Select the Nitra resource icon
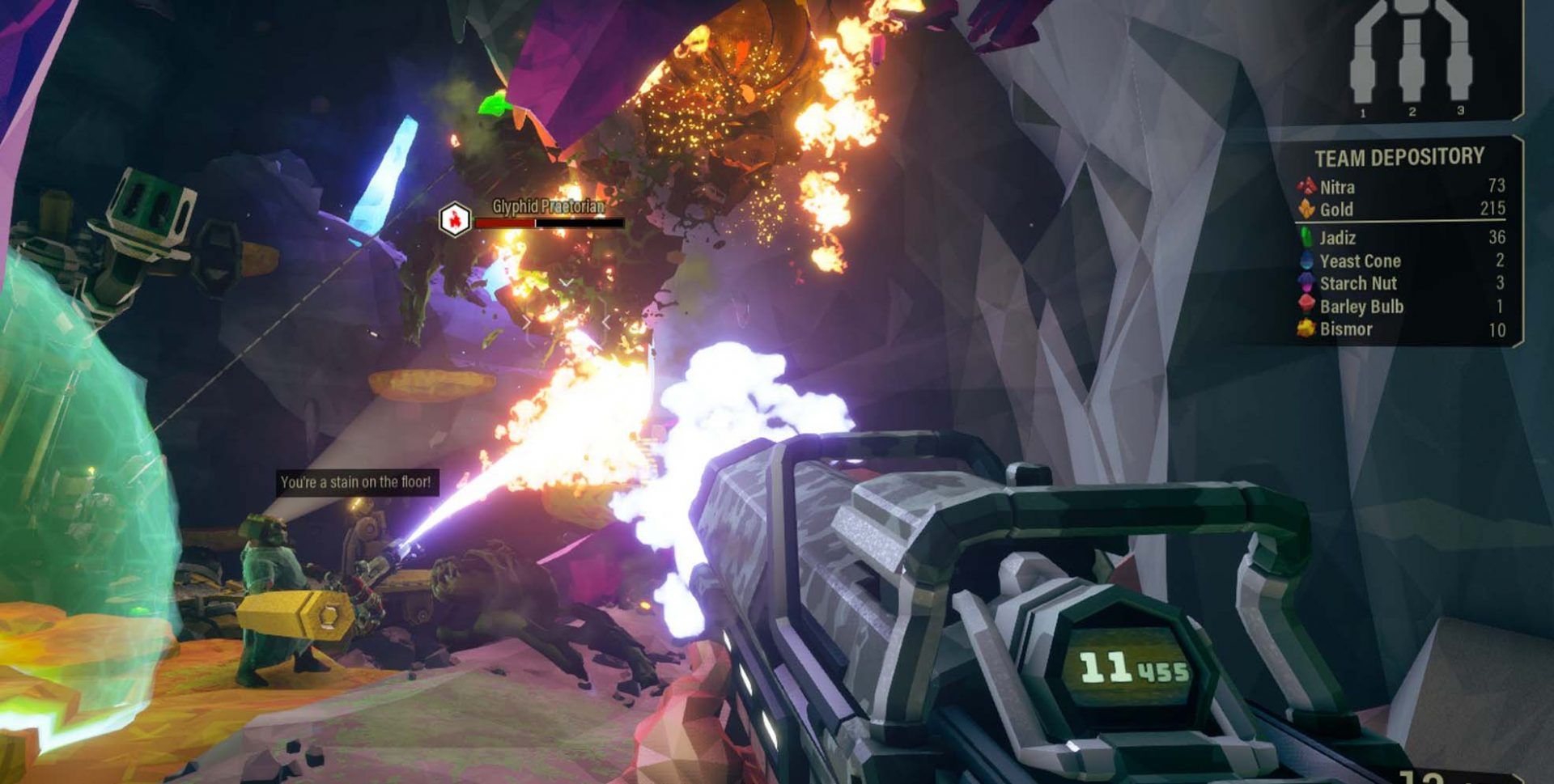The height and width of the screenshot is (784, 1554). pyautogui.click(x=1306, y=186)
